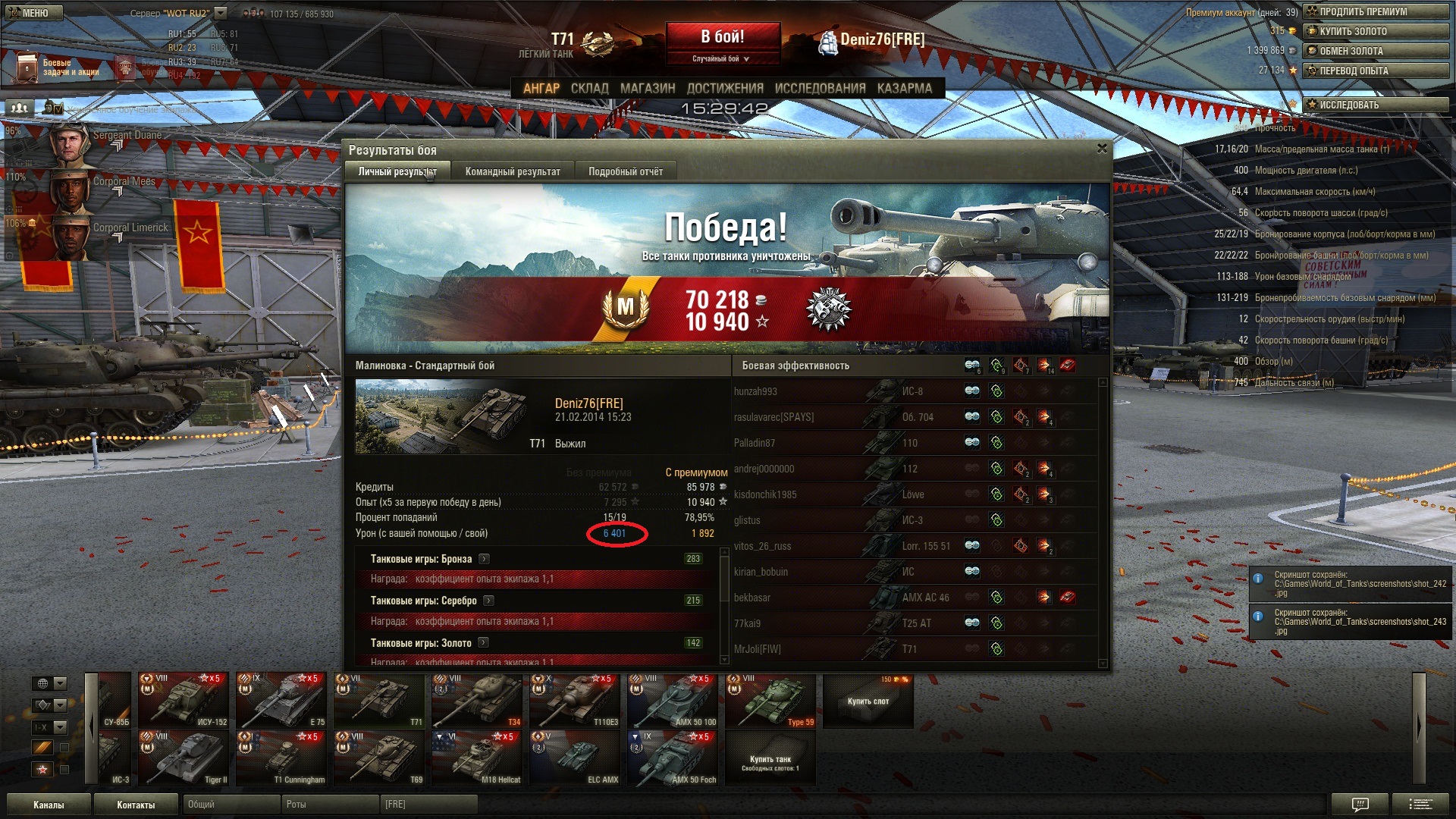Viewport: 1456px width, 819px height.
Task: Open the Контакты list
Action: coord(136,805)
